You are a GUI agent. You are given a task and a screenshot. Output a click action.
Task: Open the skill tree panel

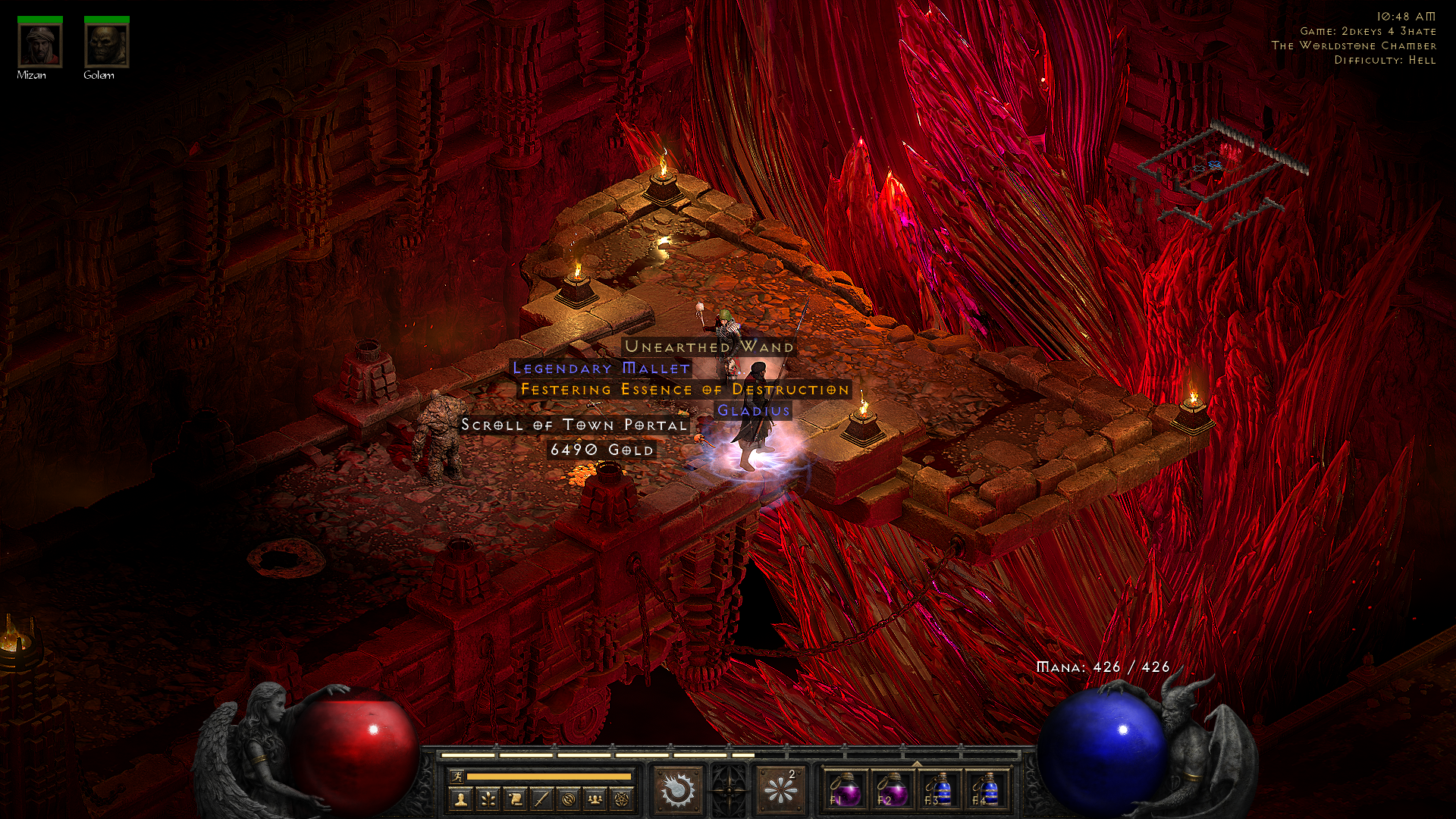pyautogui.click(x=488, y=799)
